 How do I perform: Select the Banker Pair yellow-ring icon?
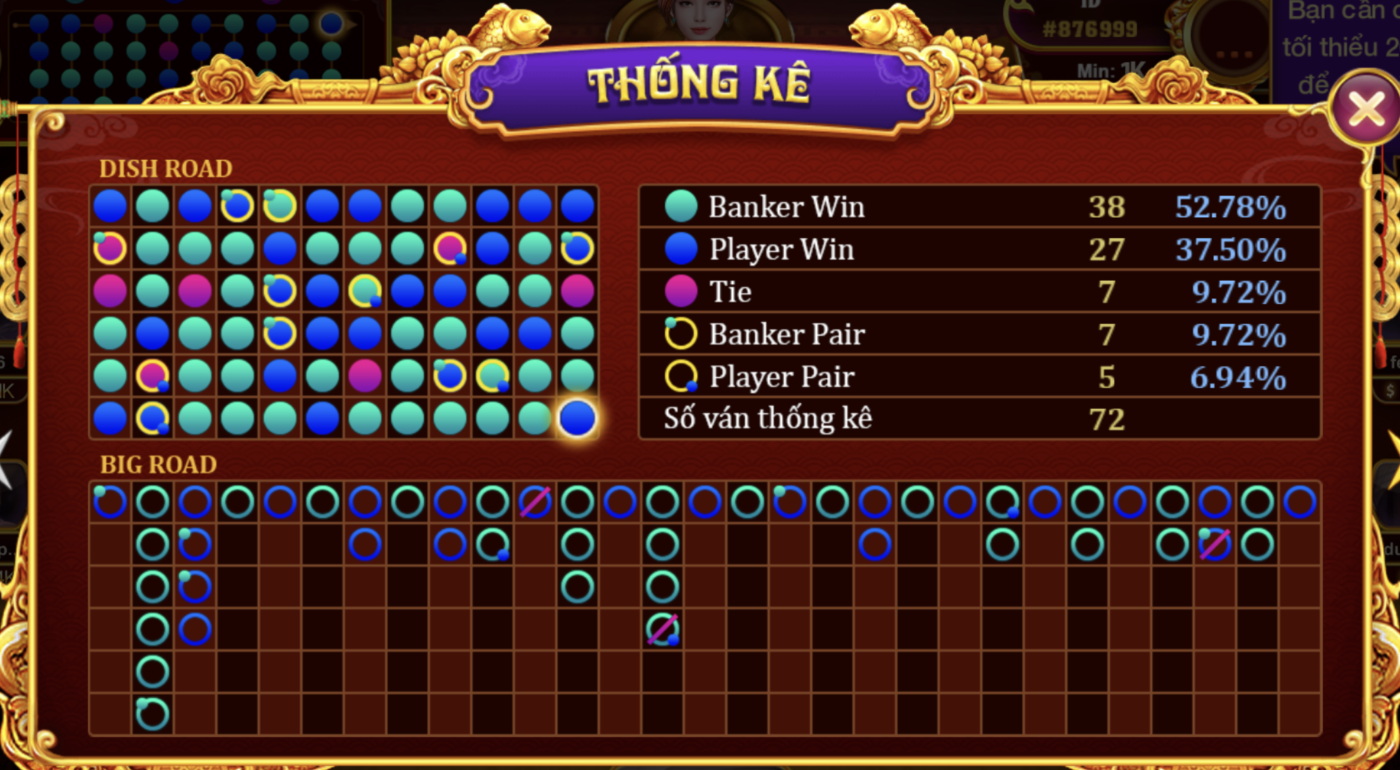point(681,334)
